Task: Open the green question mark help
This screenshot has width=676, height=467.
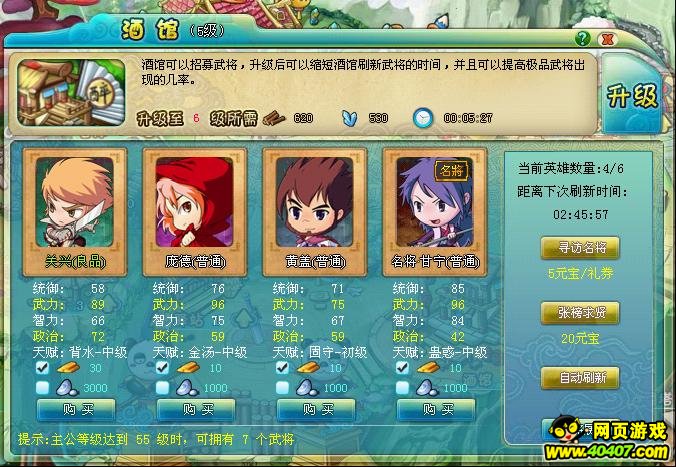Action: point(583,38)
